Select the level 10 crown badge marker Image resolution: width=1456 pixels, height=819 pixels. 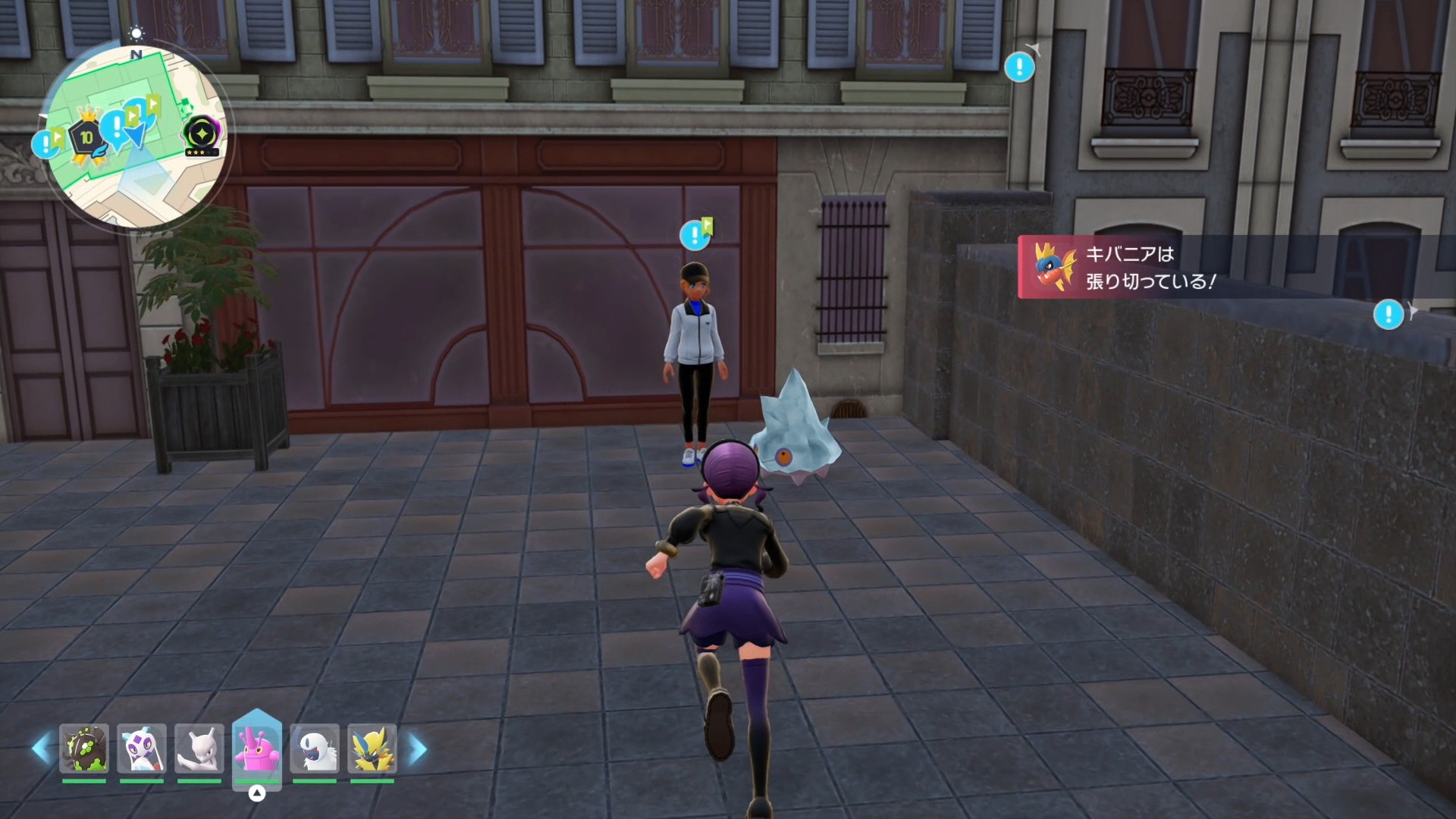coord(86,137)
